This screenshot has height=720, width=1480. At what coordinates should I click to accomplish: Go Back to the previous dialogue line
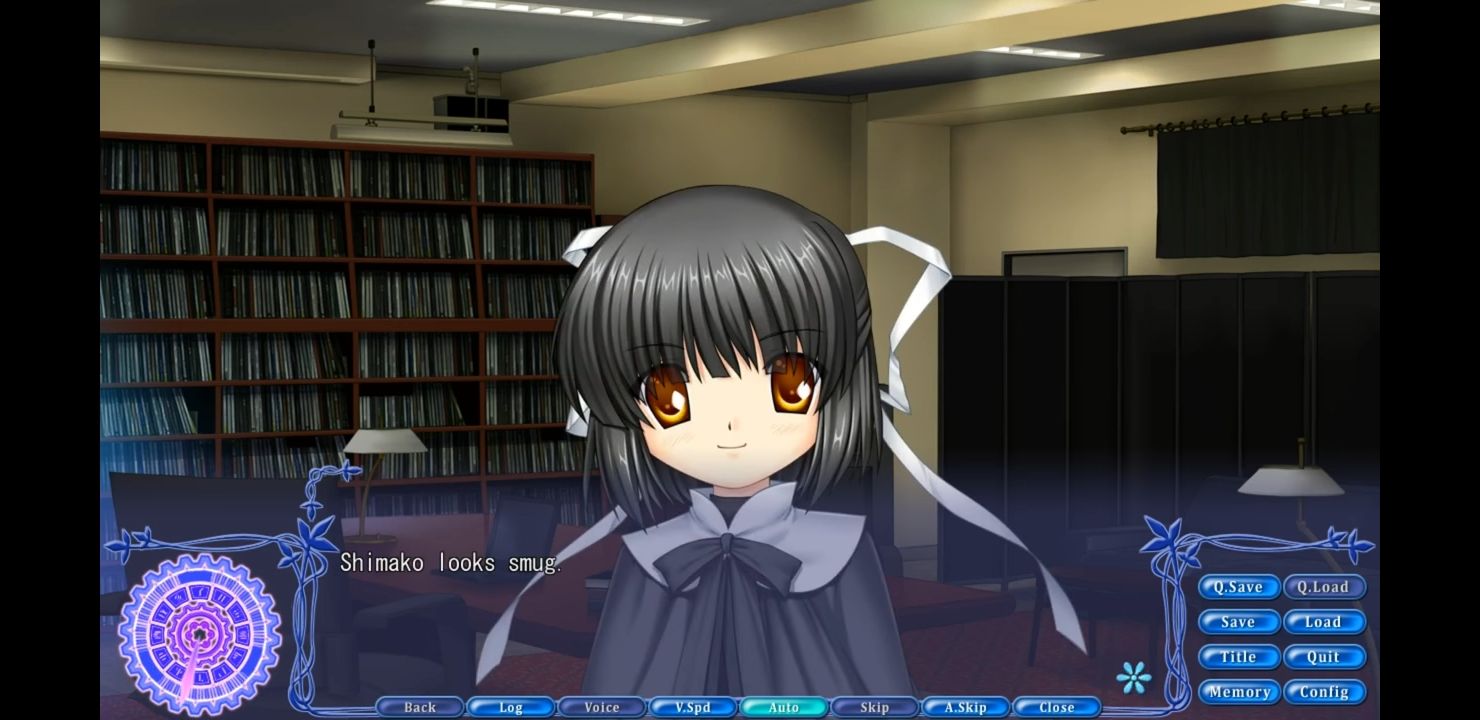(x=418, y=707)
